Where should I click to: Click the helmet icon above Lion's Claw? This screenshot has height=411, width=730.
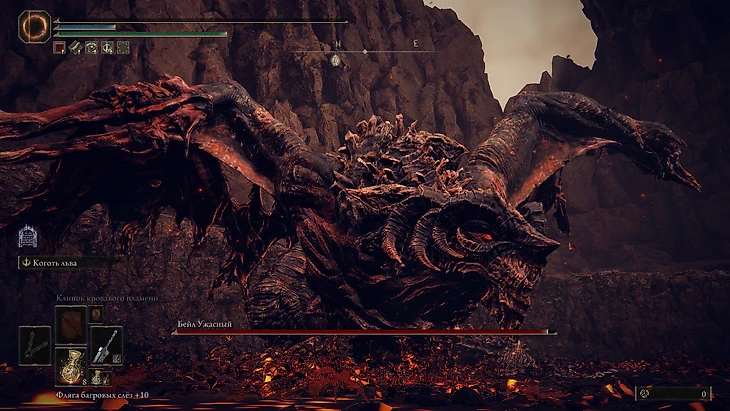(27, 237)
